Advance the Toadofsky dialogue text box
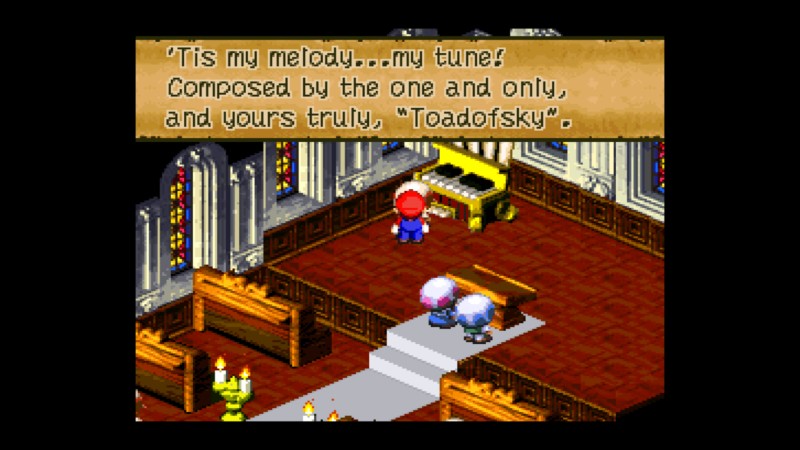Screen dimensions: 800x450 tap(400, 88)
